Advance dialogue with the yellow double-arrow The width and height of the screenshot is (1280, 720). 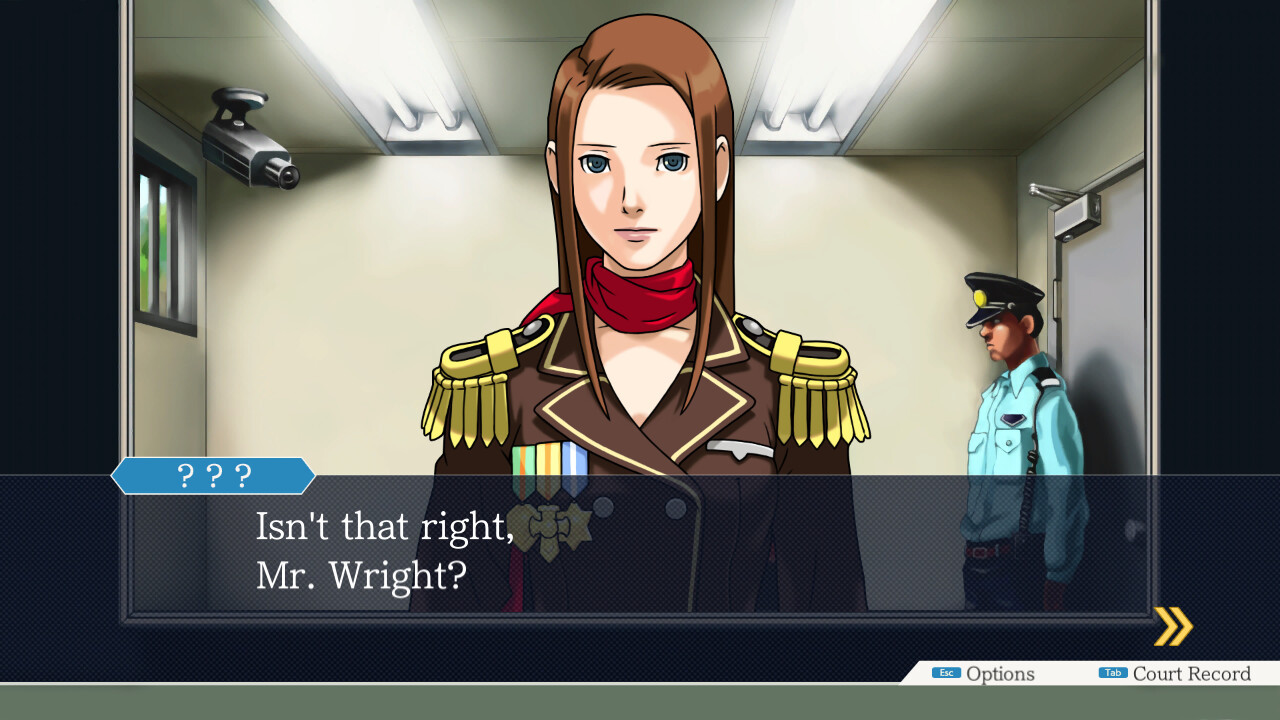click(x=1173, y=627)
